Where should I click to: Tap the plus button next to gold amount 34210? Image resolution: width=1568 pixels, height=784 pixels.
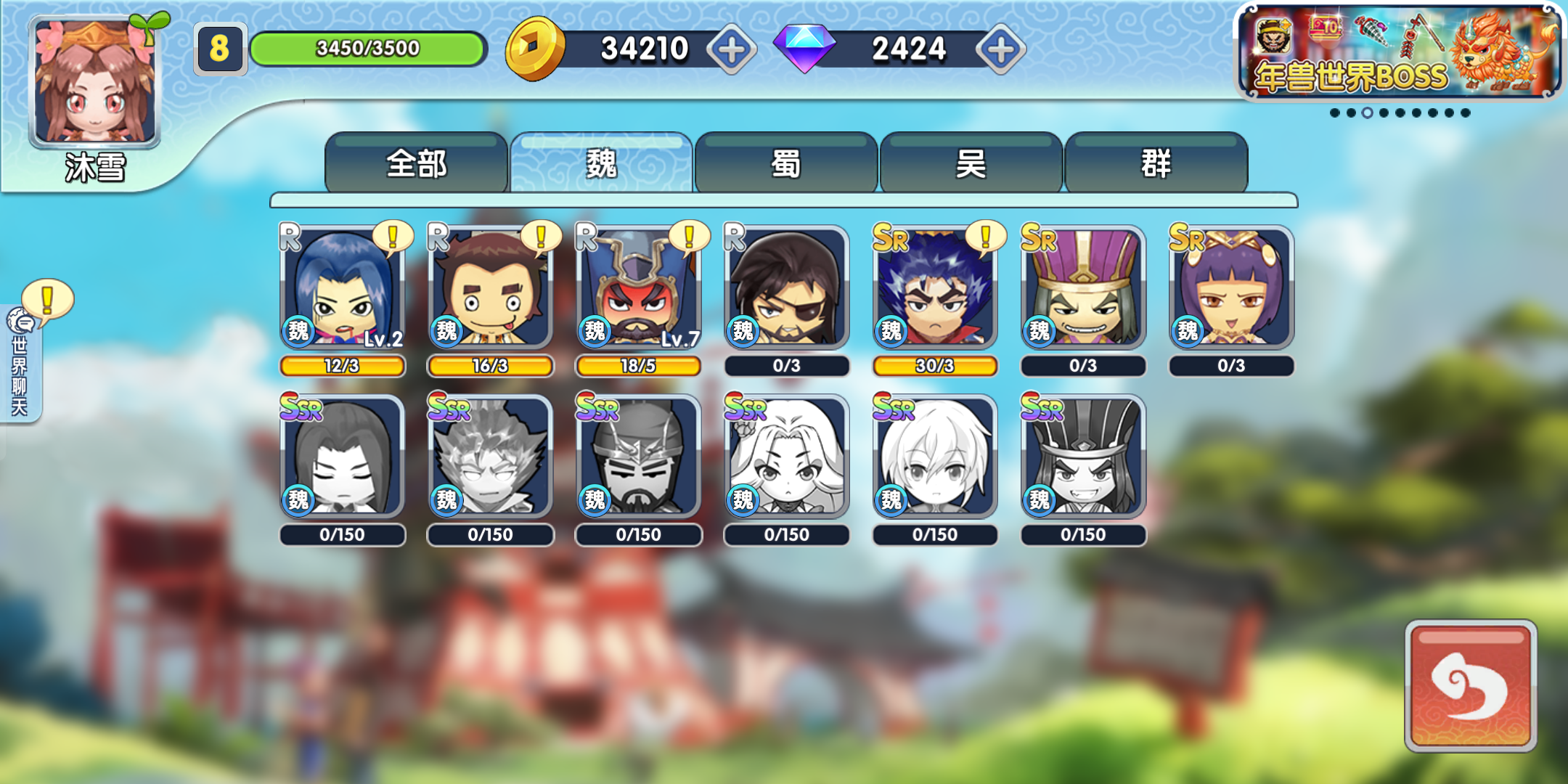click(732, 48)
